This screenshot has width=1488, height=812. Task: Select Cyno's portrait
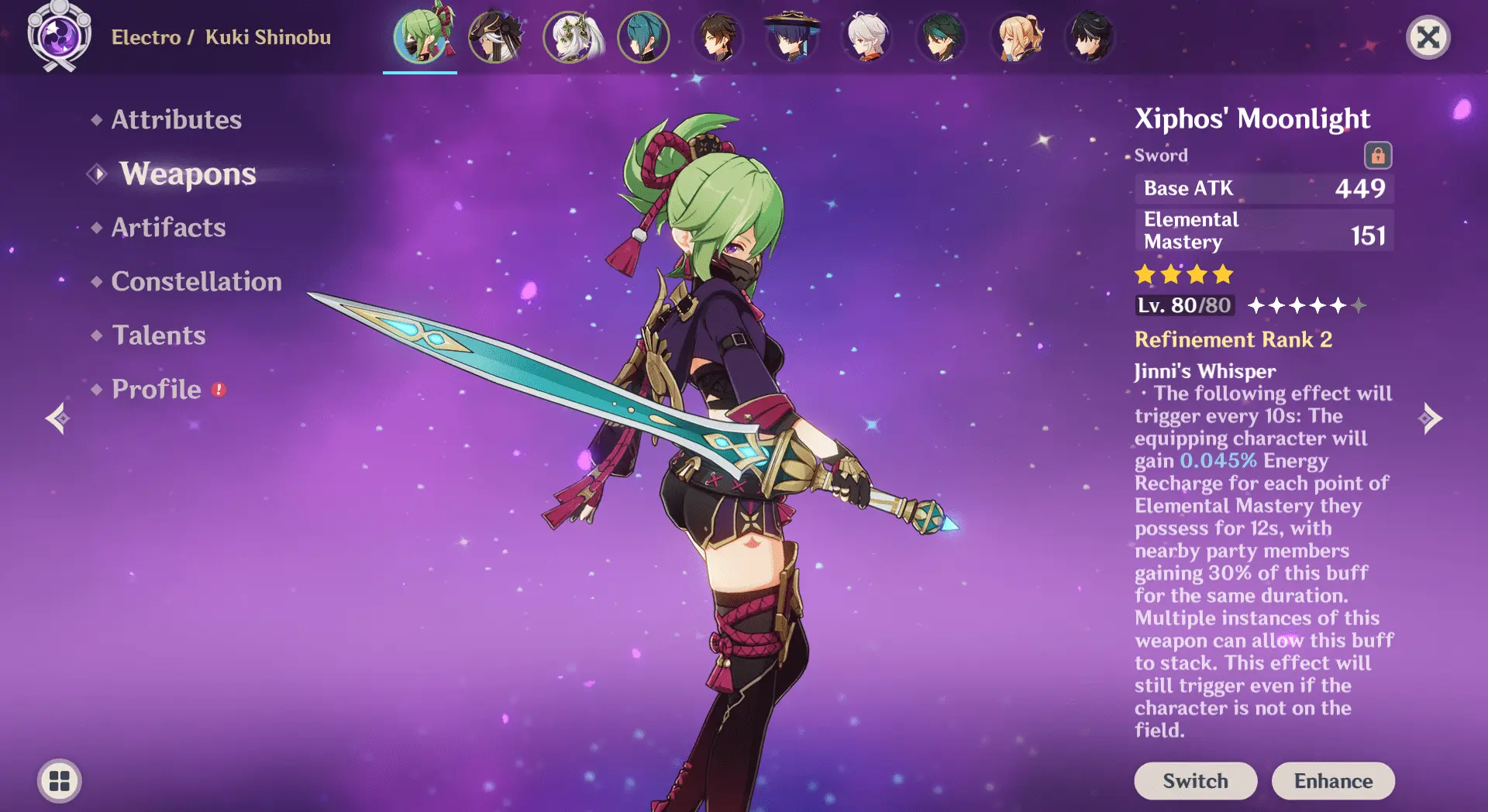point(494,37)
